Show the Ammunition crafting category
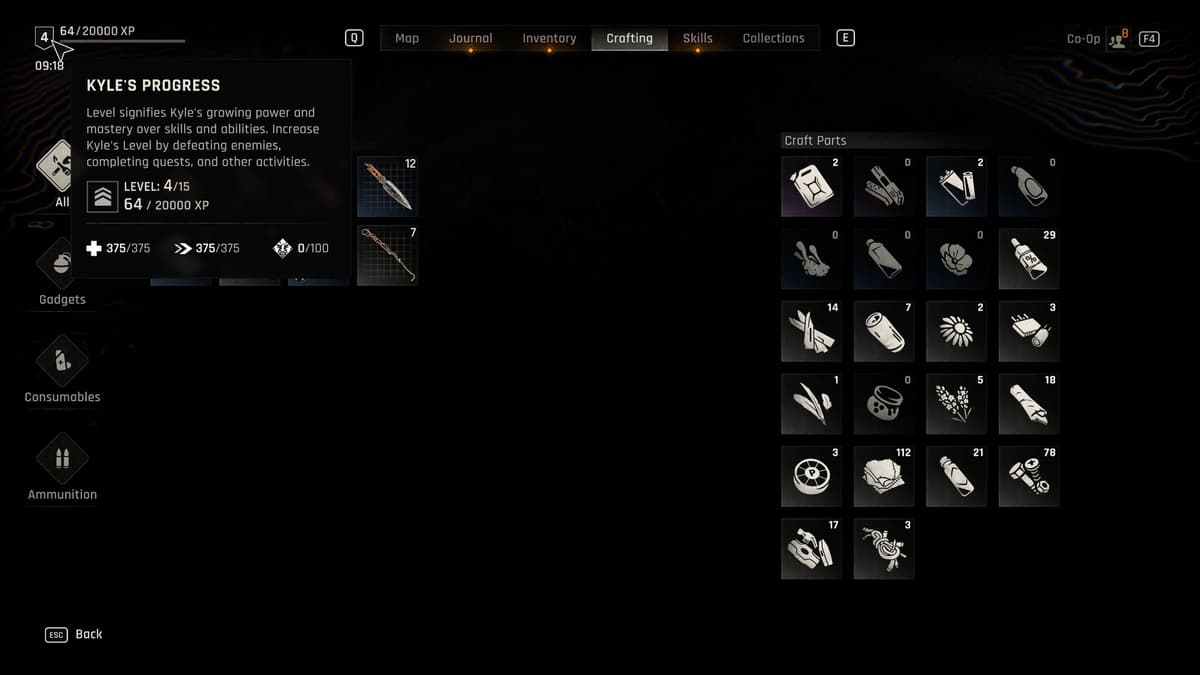Screen dimensions: 1200x675 tap(62, 465)
